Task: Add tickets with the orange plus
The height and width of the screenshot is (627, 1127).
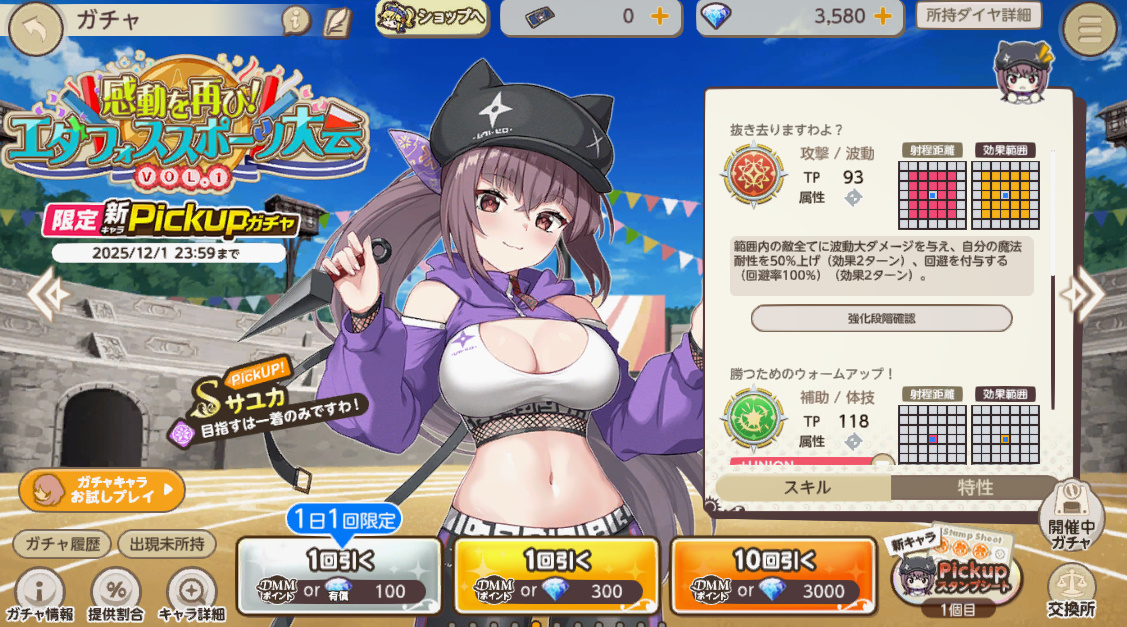Action: click(x=659, y=17)
